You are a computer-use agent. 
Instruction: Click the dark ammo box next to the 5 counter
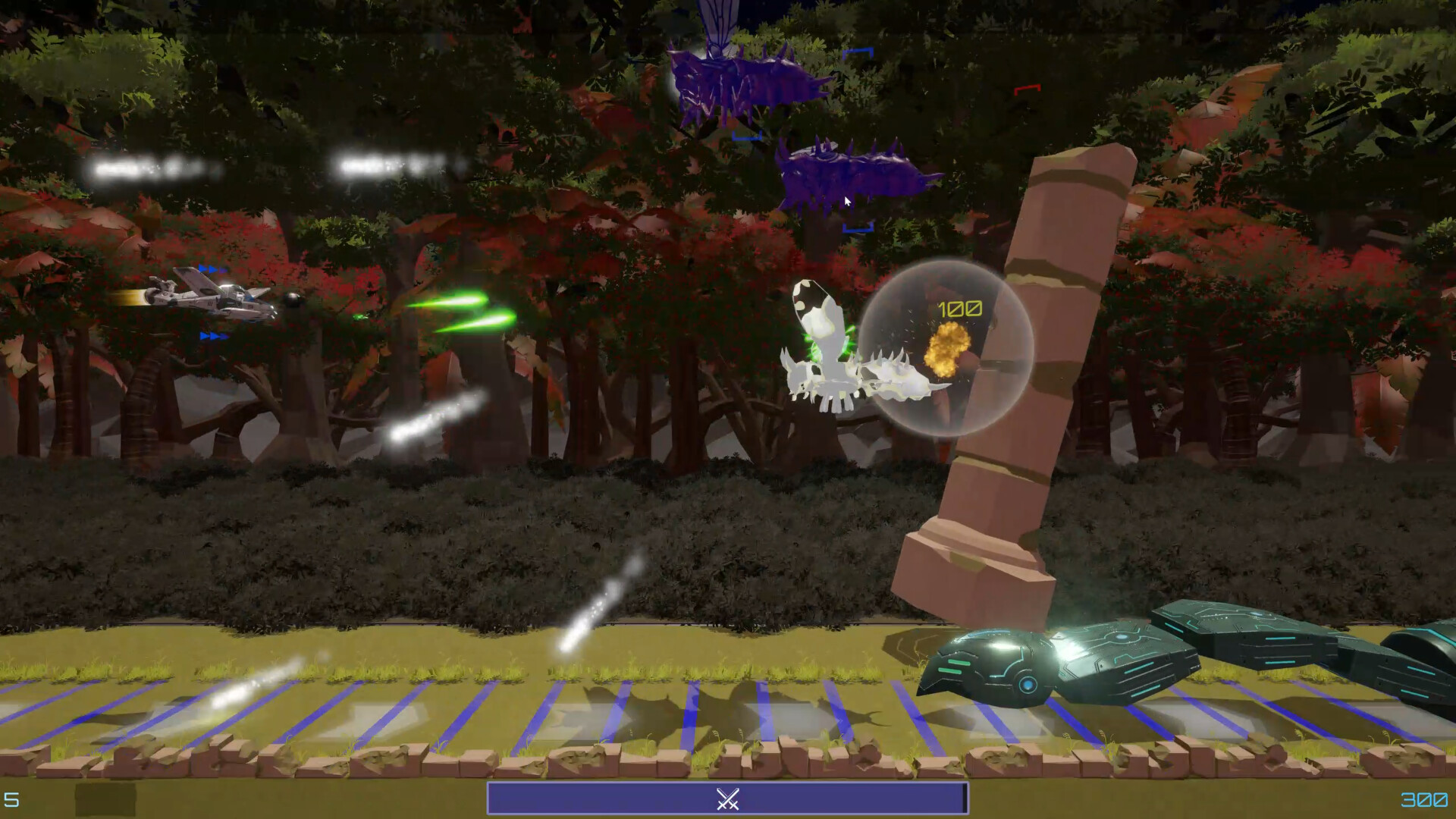(x=106, y=800)
